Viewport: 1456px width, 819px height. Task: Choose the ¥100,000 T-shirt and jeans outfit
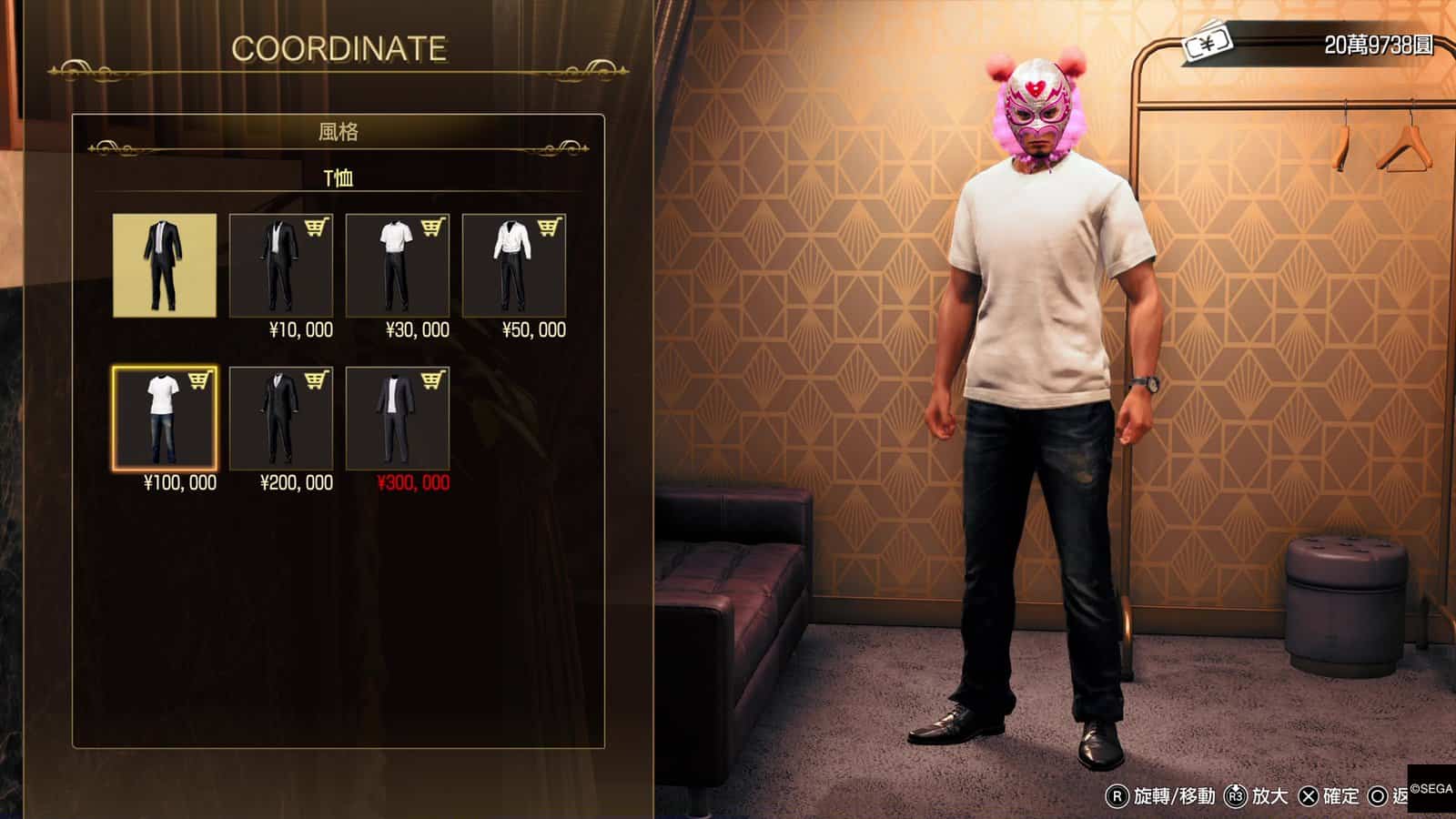(x=165, y=419)
